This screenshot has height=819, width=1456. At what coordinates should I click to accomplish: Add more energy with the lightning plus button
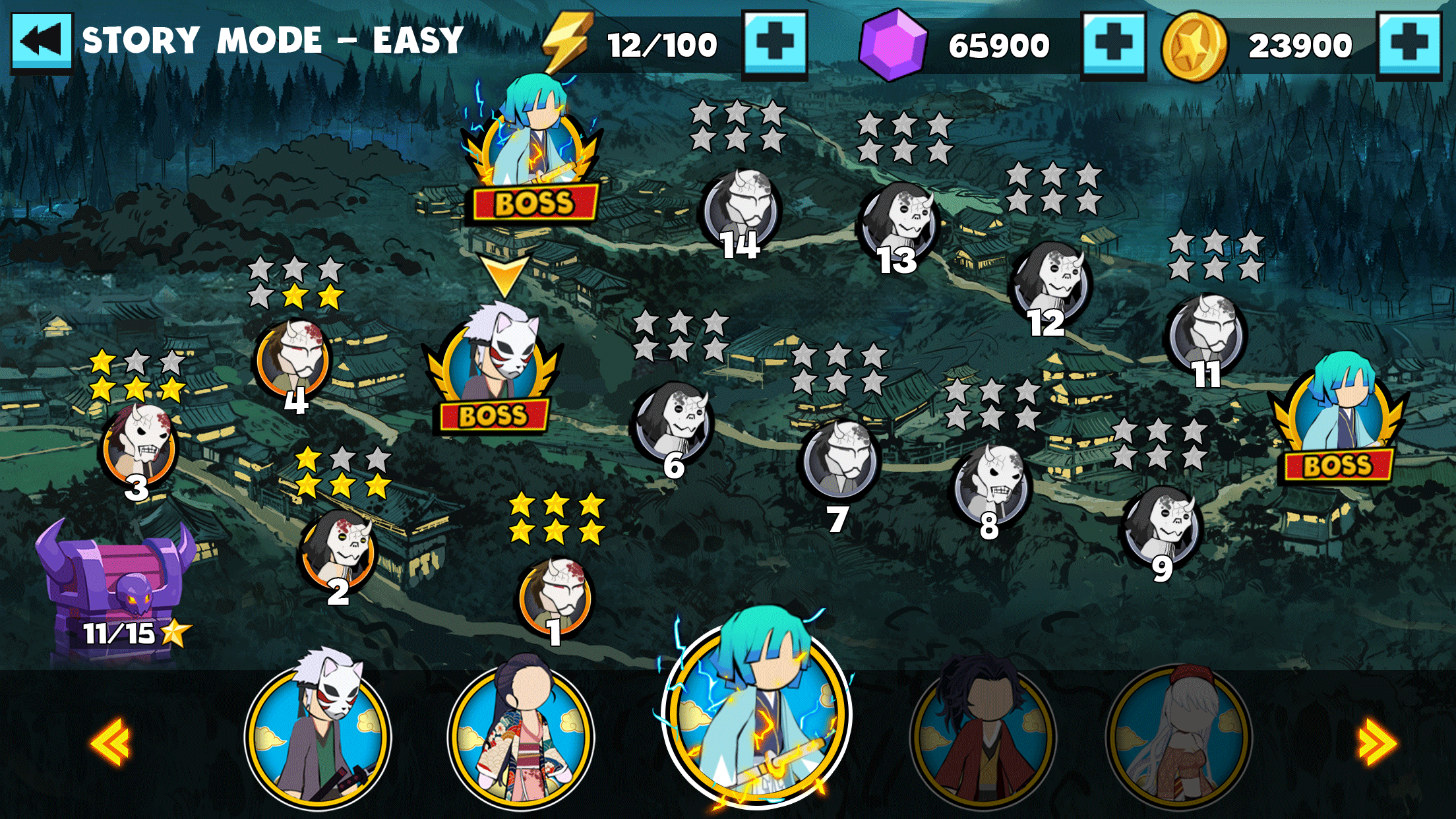tap(775, 44)
